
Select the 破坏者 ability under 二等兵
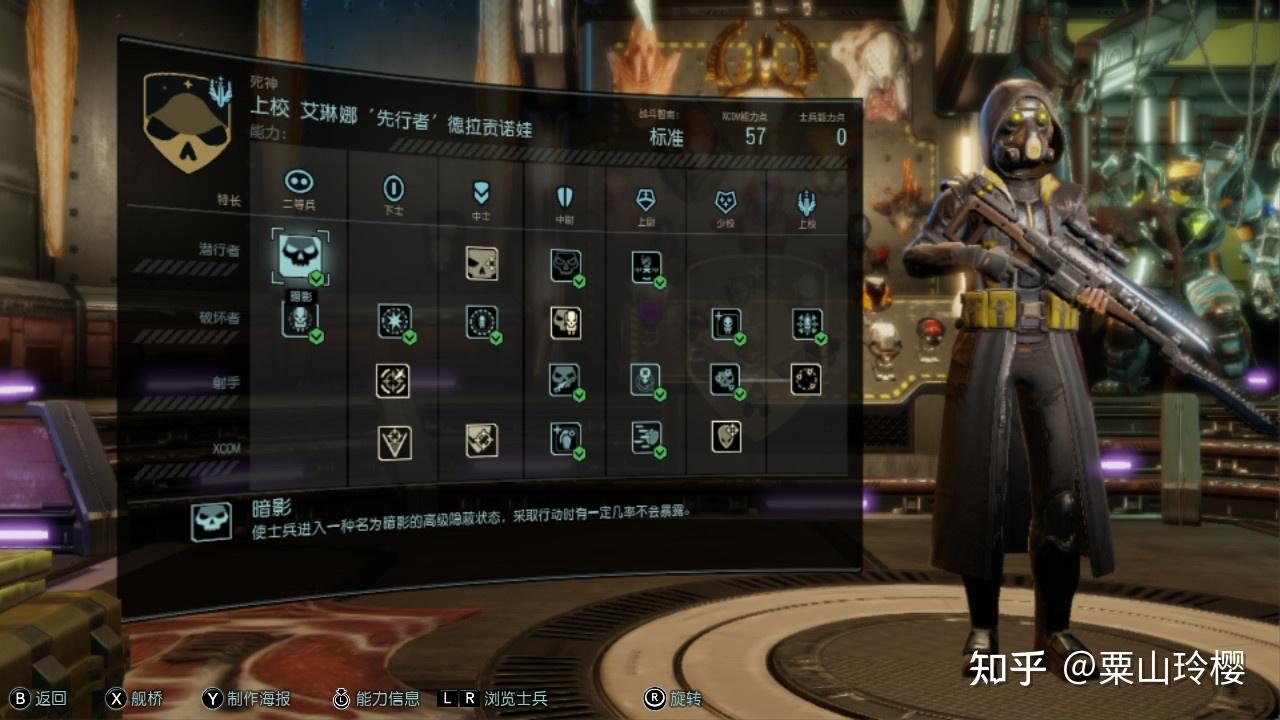(300, 319)
